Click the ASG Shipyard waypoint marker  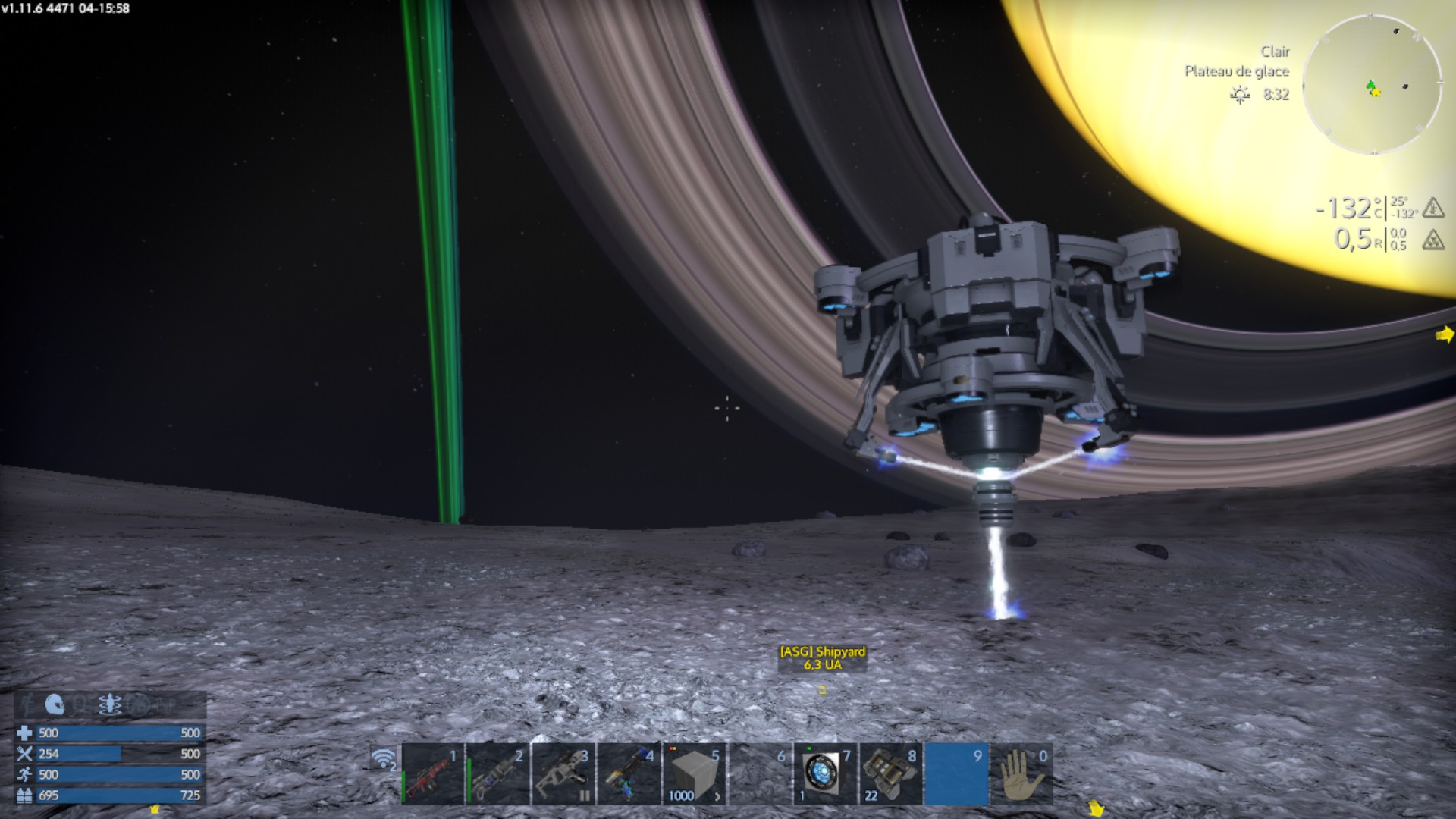[x=822, y=689]
